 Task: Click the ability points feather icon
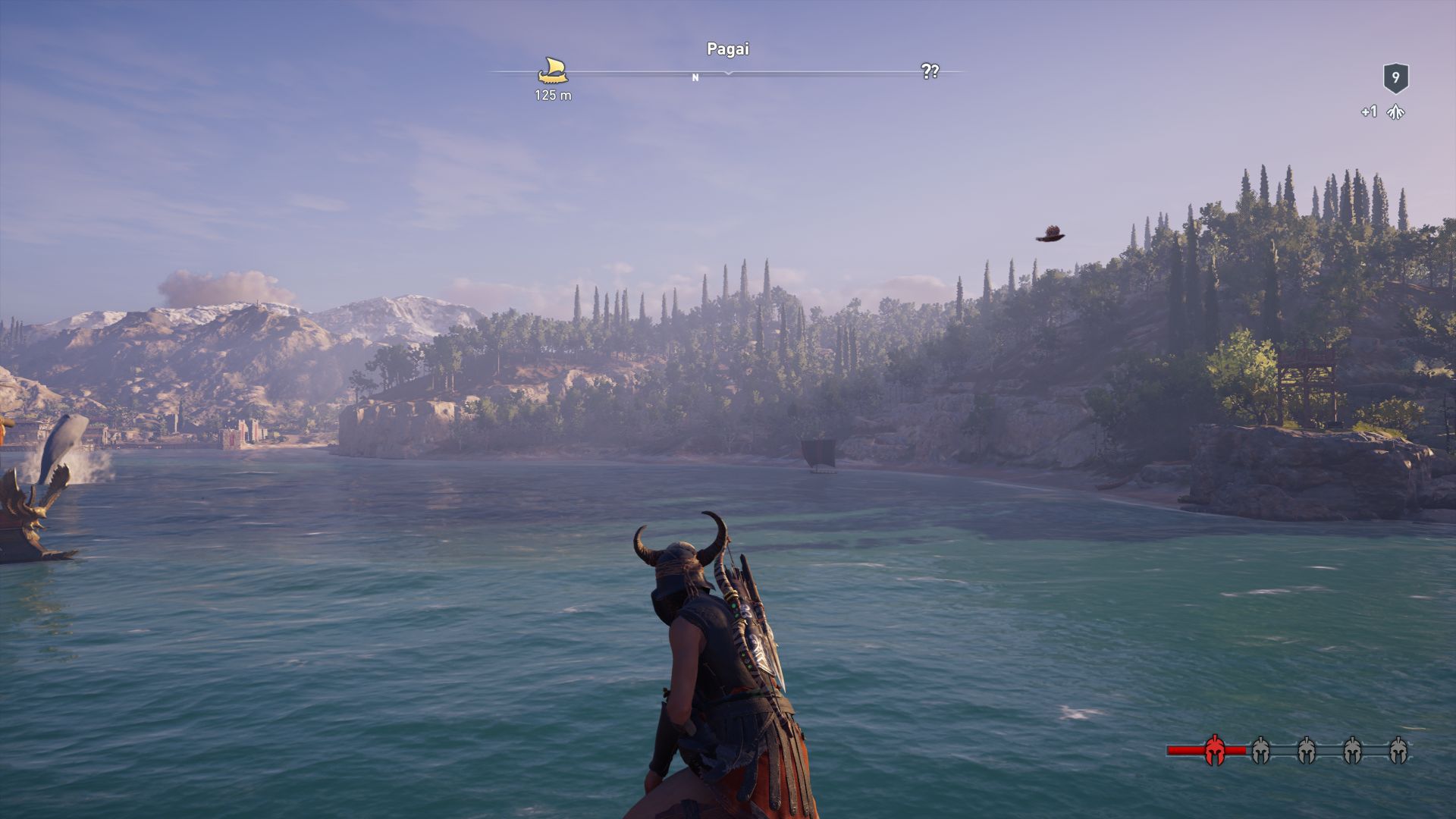click(1396, 112)
